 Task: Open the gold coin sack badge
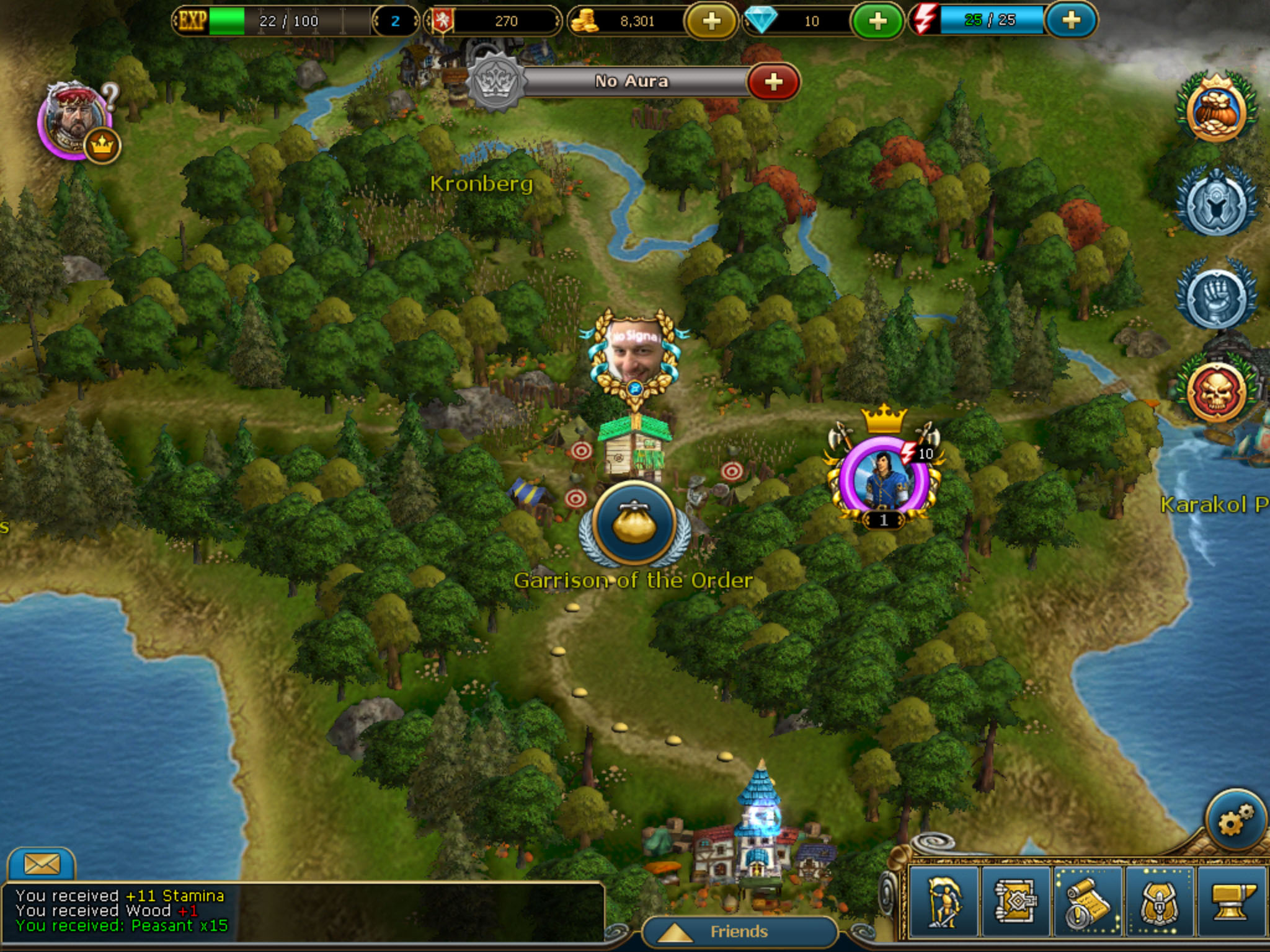[x=1215, y=112]
